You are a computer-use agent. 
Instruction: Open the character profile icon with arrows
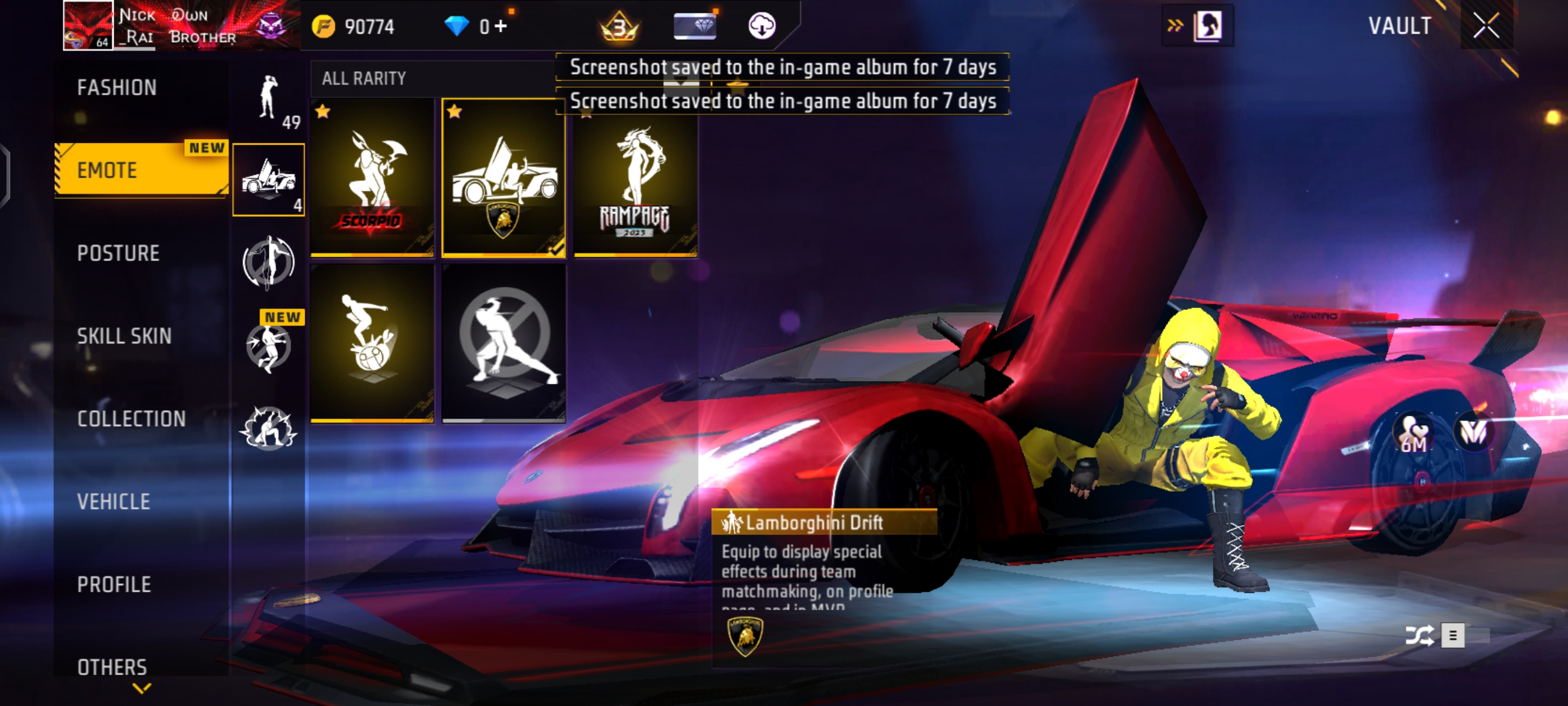point(1197,26)
